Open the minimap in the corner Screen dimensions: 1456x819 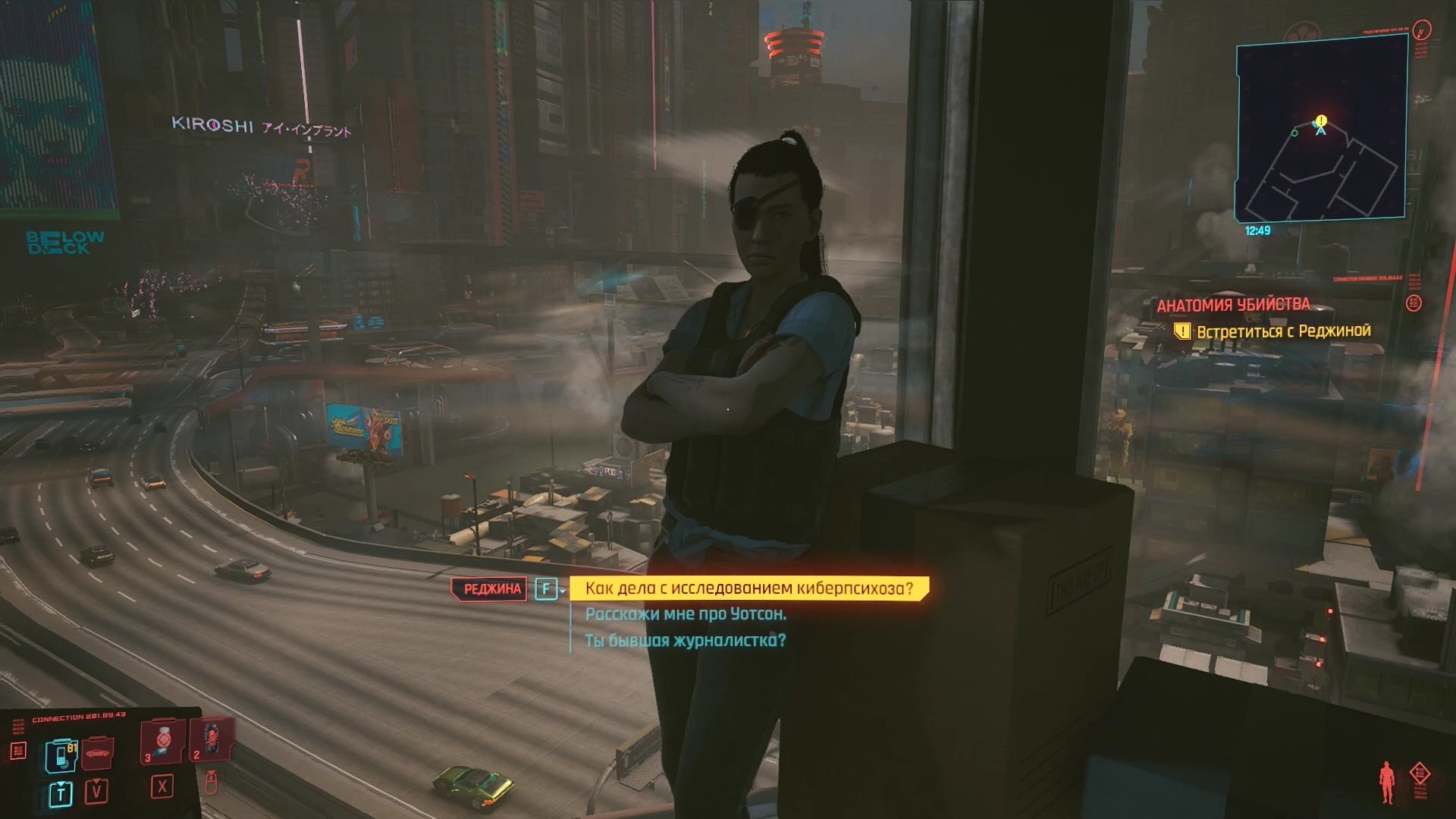(x=1321, y=129)
